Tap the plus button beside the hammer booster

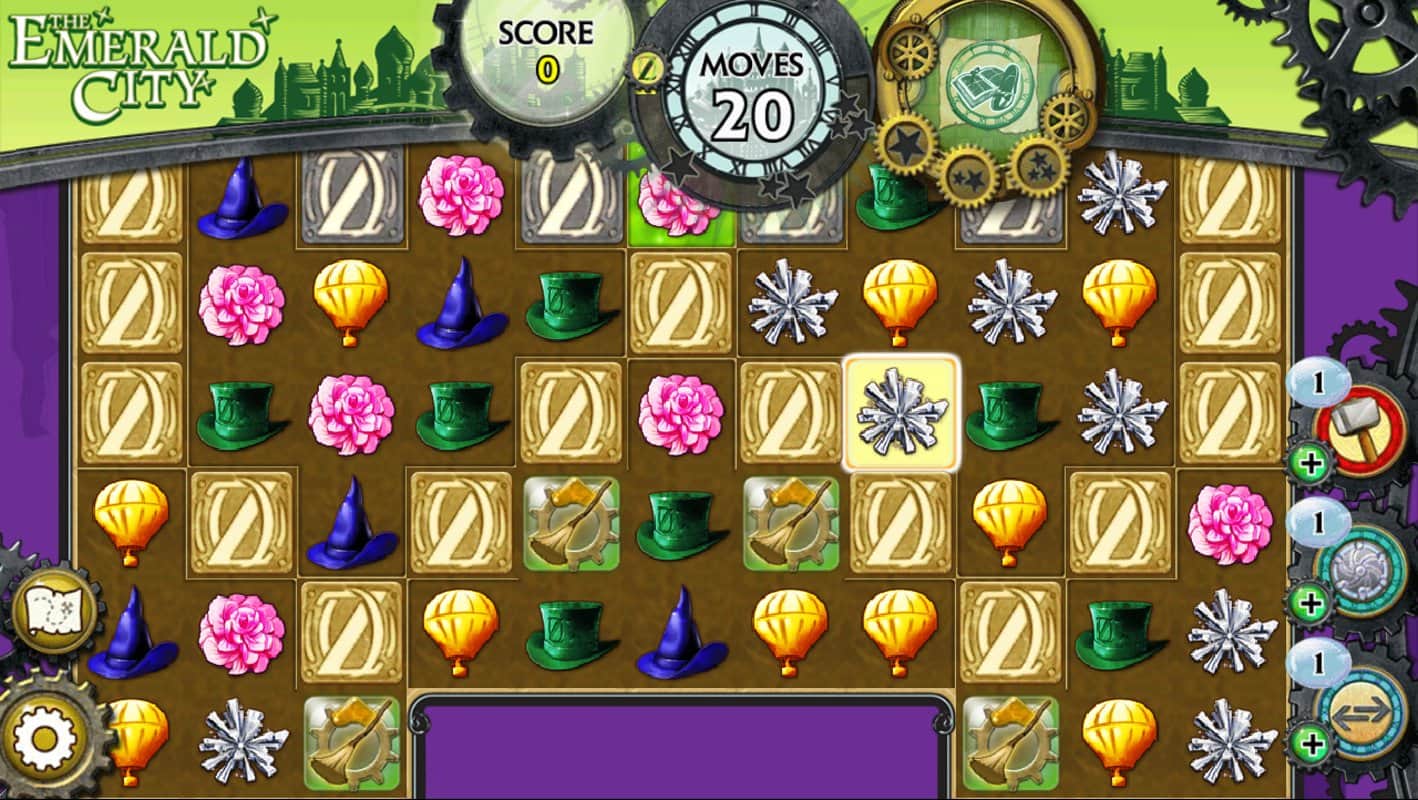(1307, 464)
